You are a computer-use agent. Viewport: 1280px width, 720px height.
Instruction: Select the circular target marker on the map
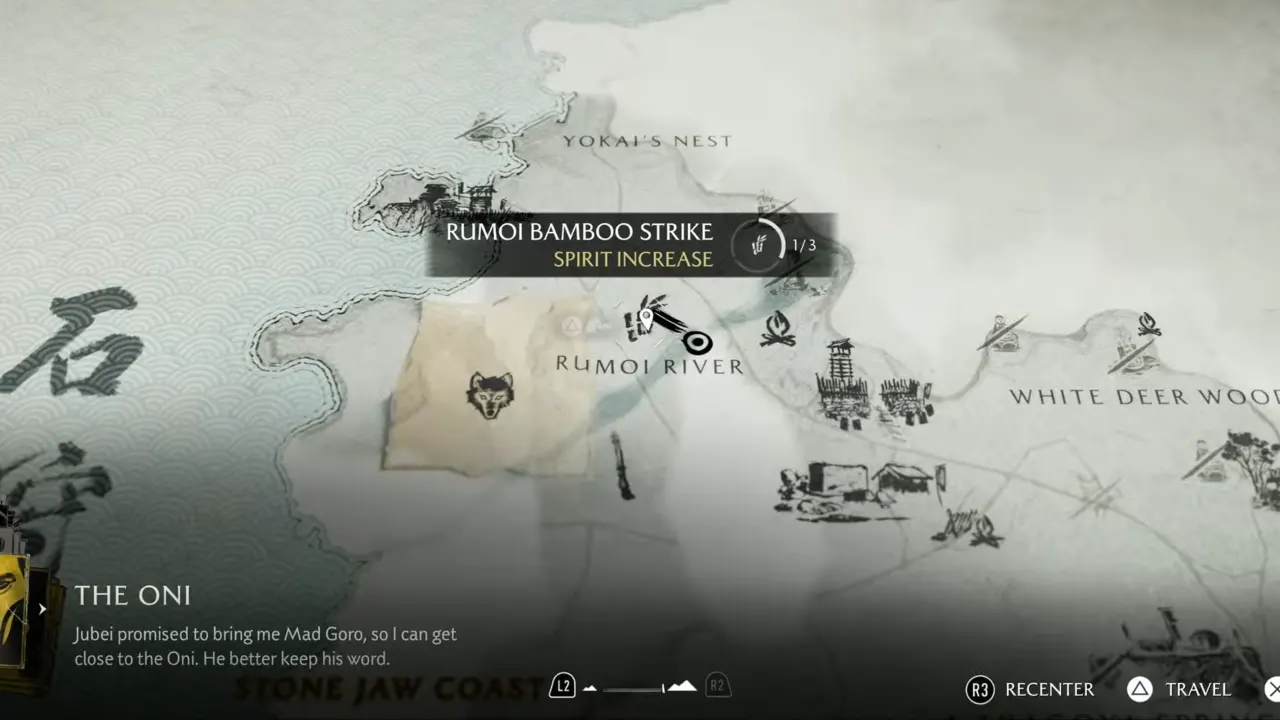coord(698,343)
